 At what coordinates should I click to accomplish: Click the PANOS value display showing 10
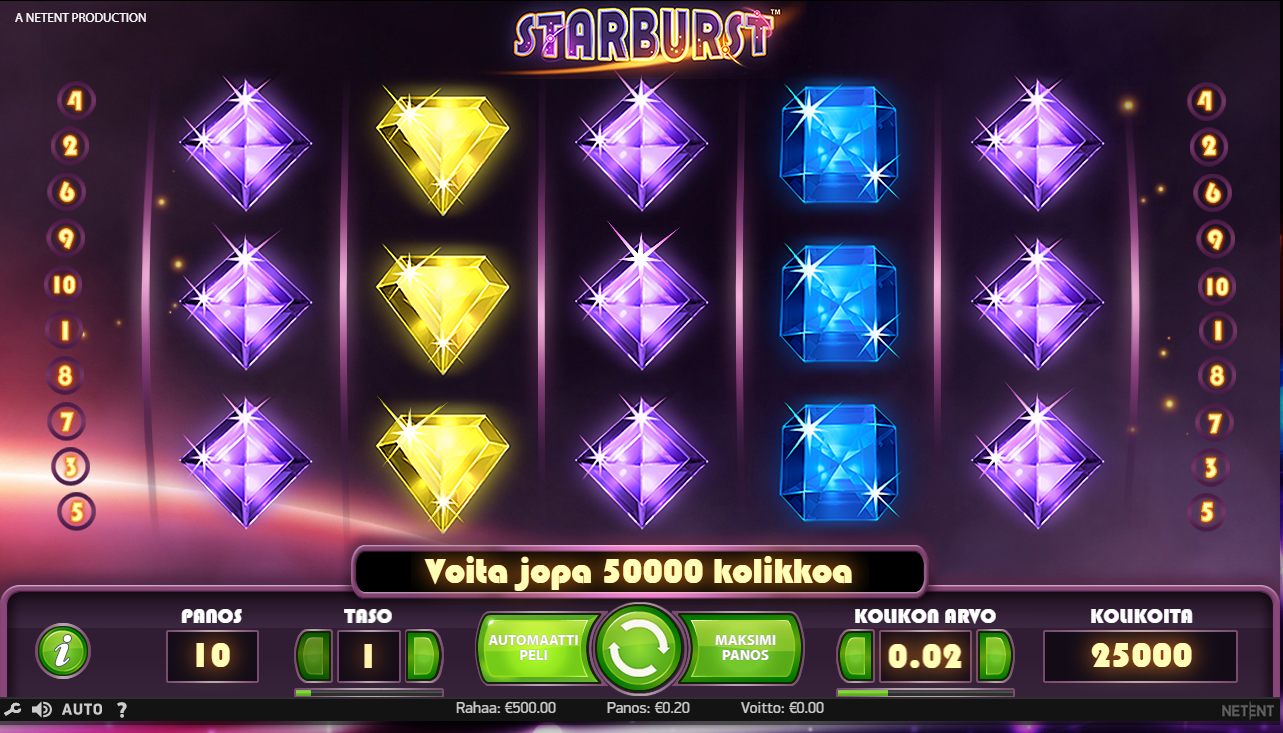pyautogui.click(x=211, y=656)
